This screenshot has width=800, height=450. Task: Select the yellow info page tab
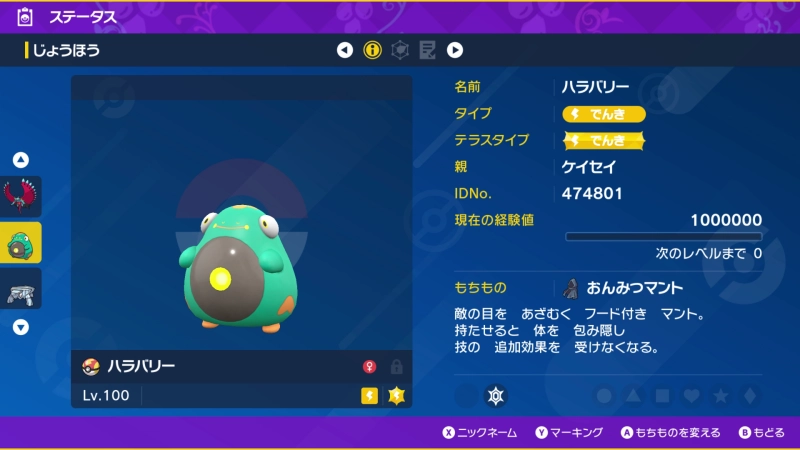pyautogui.click(x=372, y=50)
